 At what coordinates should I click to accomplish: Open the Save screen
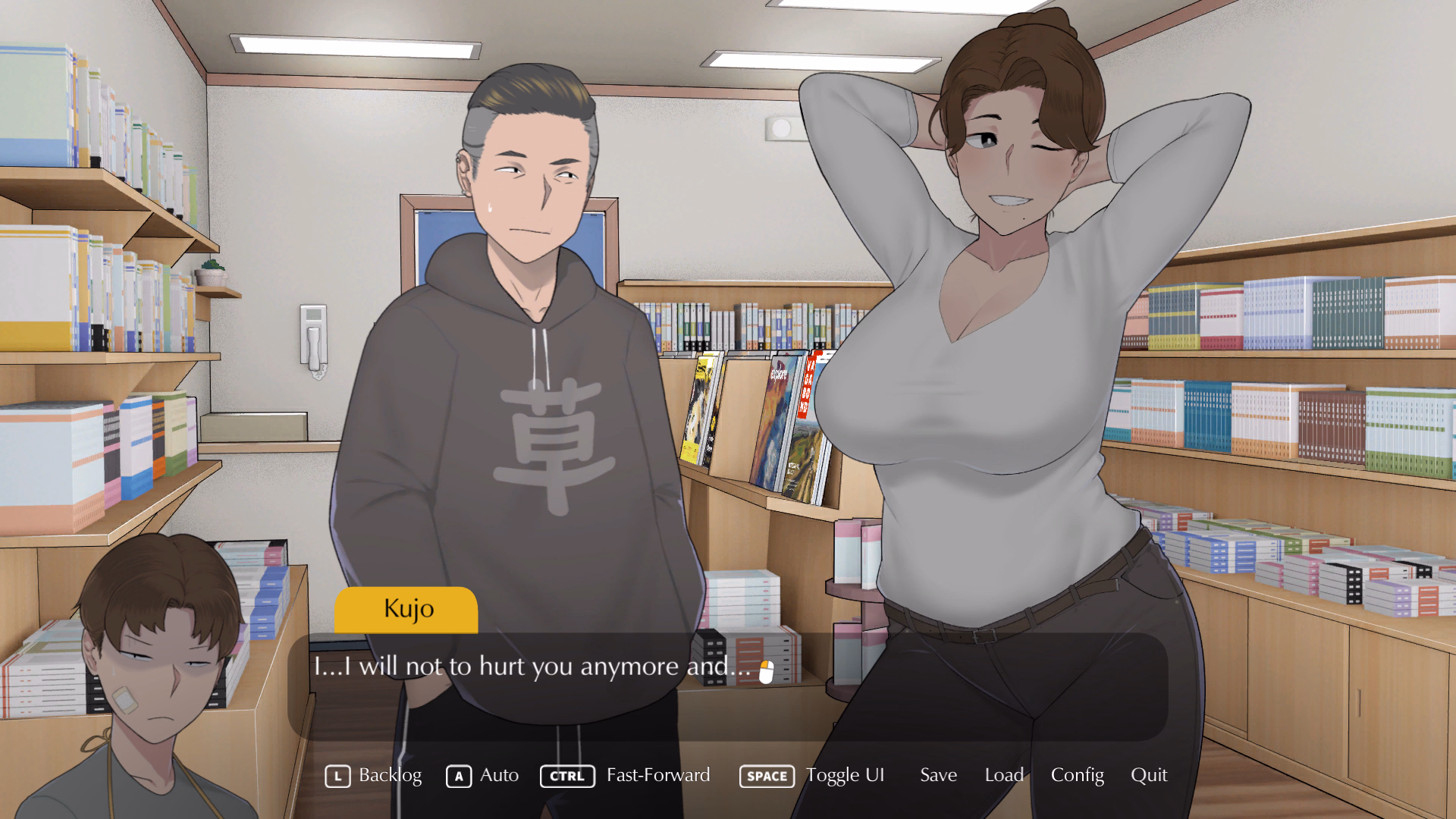point(938,775)
